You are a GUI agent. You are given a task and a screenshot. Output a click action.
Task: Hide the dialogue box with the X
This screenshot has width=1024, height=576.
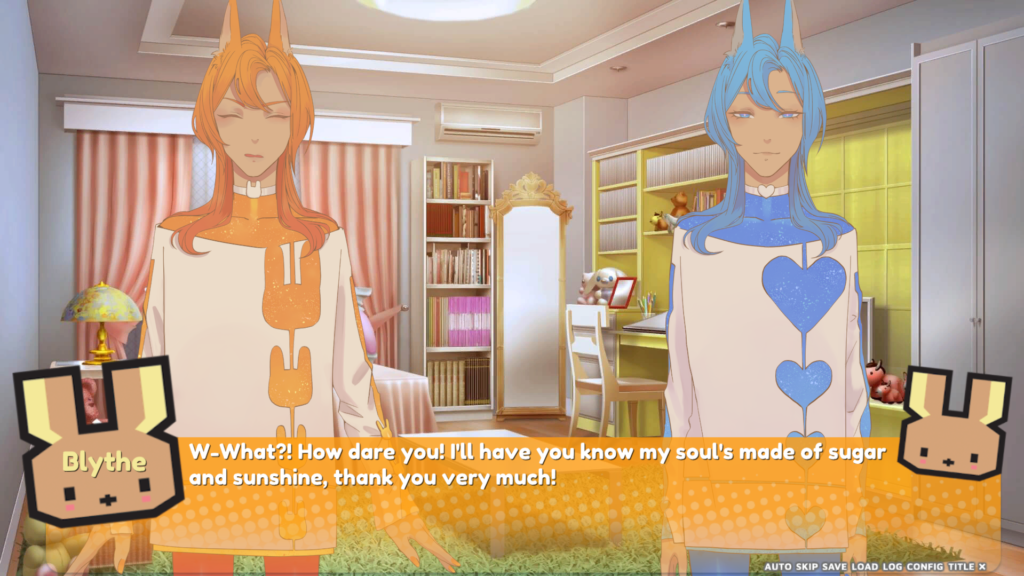click(x=982, y=567)
